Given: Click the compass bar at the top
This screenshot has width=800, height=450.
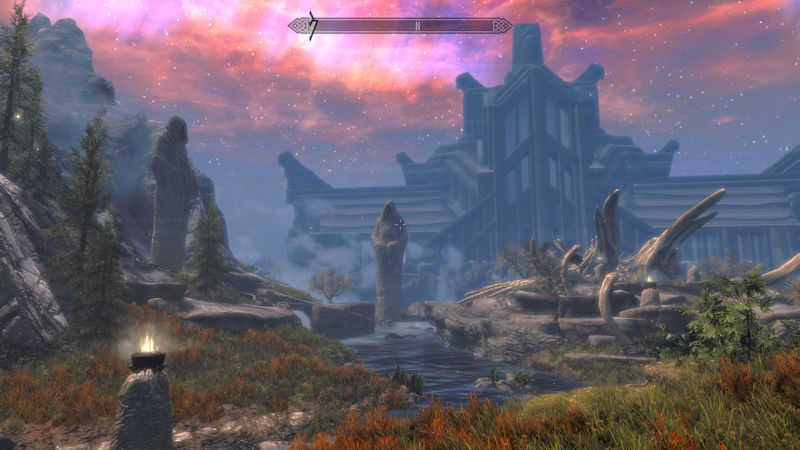Looking at the screenshot, I should (x=400, y=25).
